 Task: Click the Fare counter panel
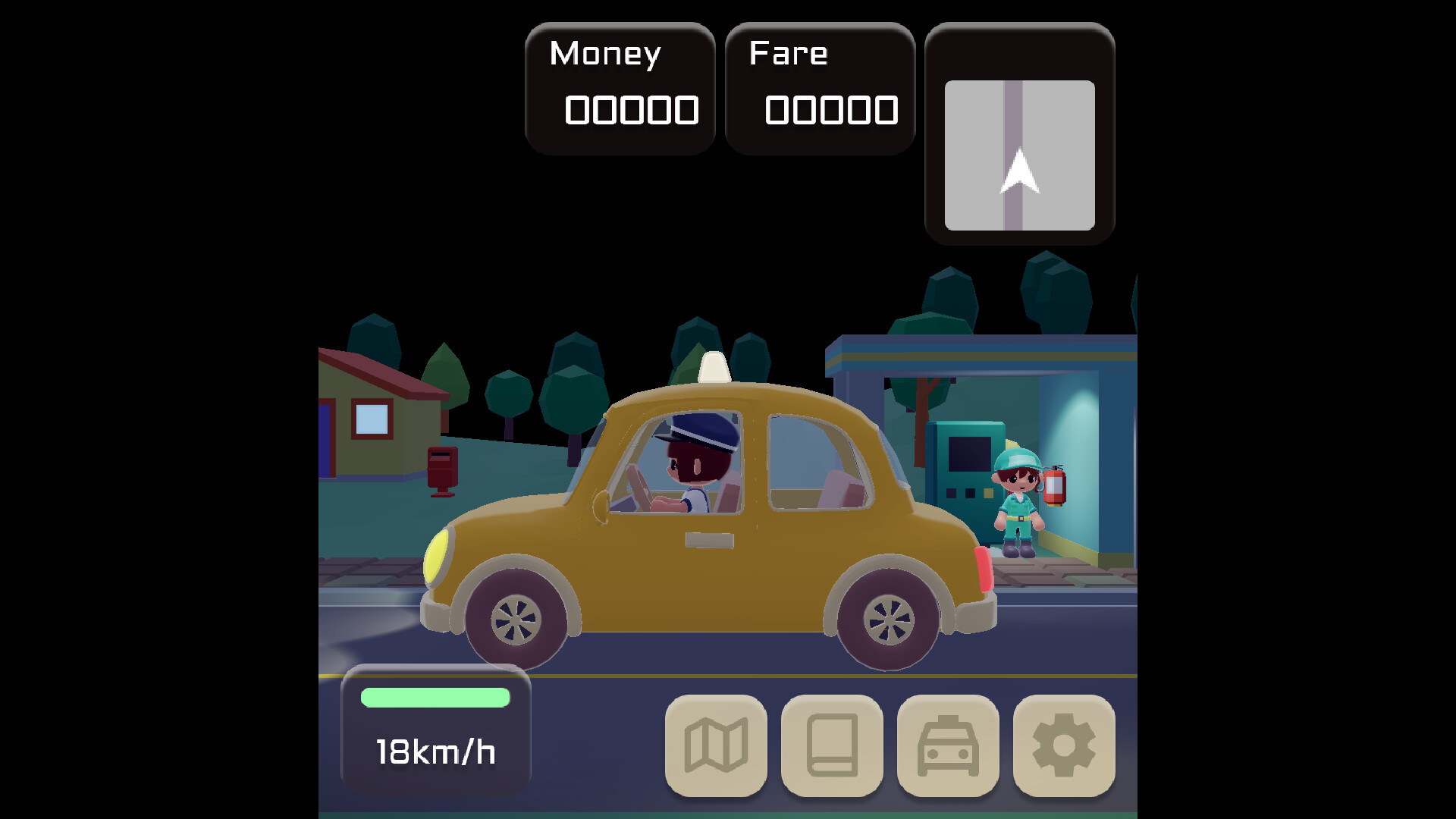[x=819, y=85]
